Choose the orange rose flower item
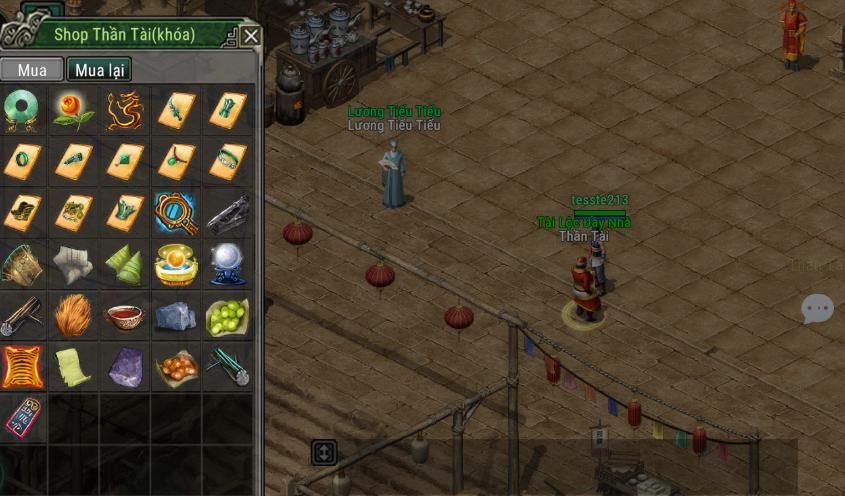845x496 pixels. click(73, 110)
